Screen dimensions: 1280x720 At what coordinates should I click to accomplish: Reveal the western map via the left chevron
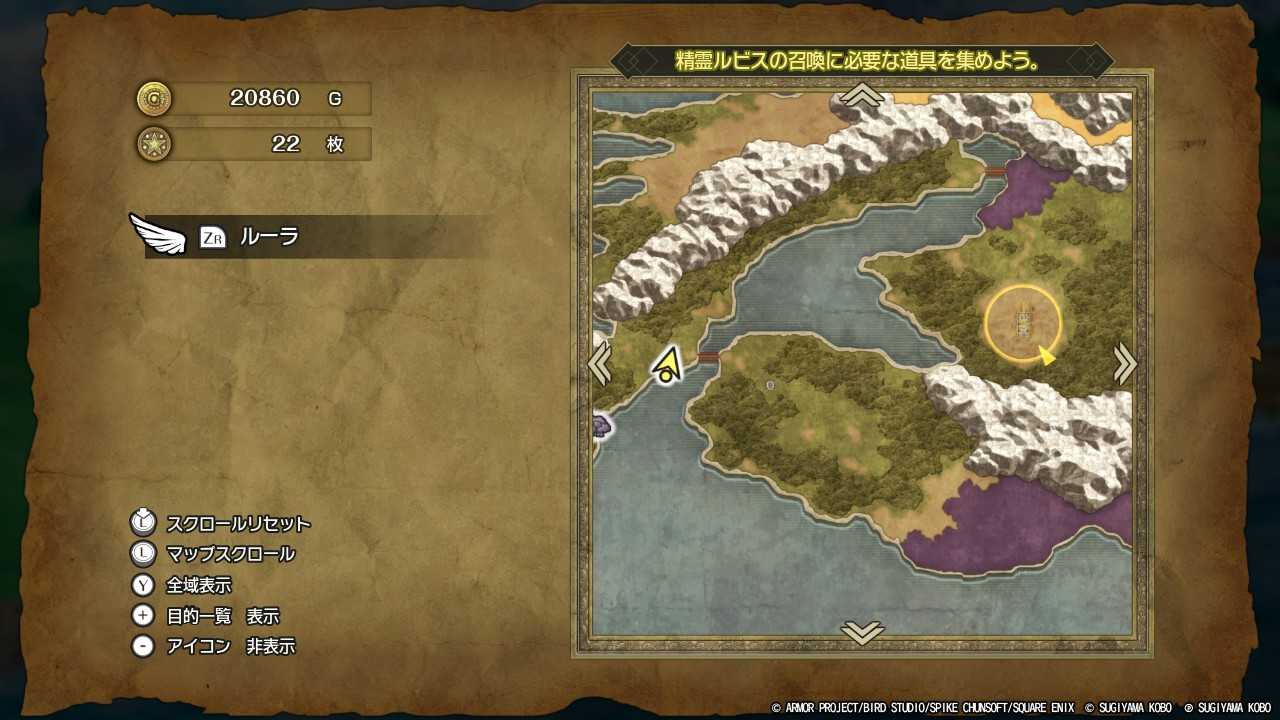pos(600,364)
